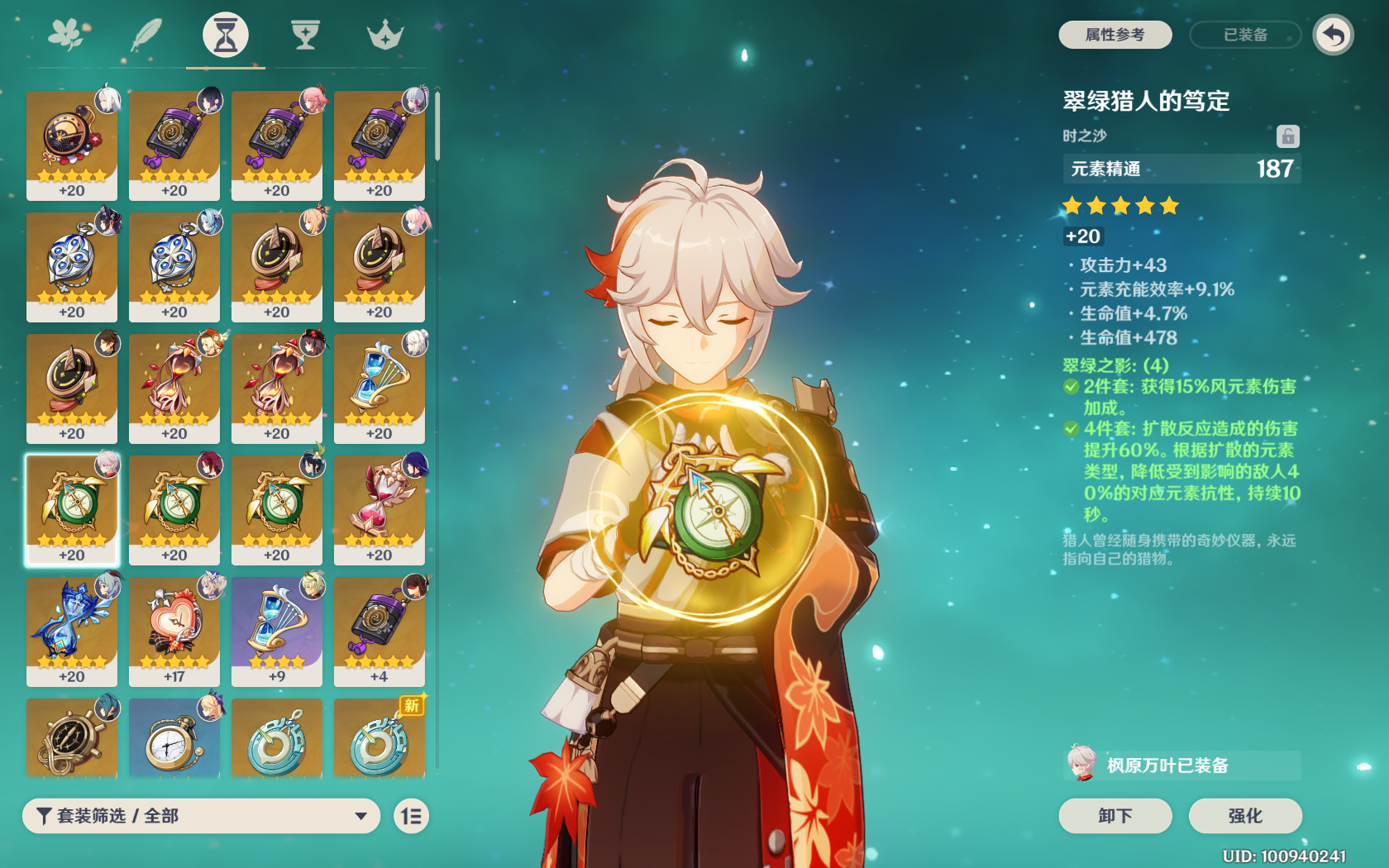
Task: Pick the purple four-star +9 hourglass
Action: pos(277,632)
